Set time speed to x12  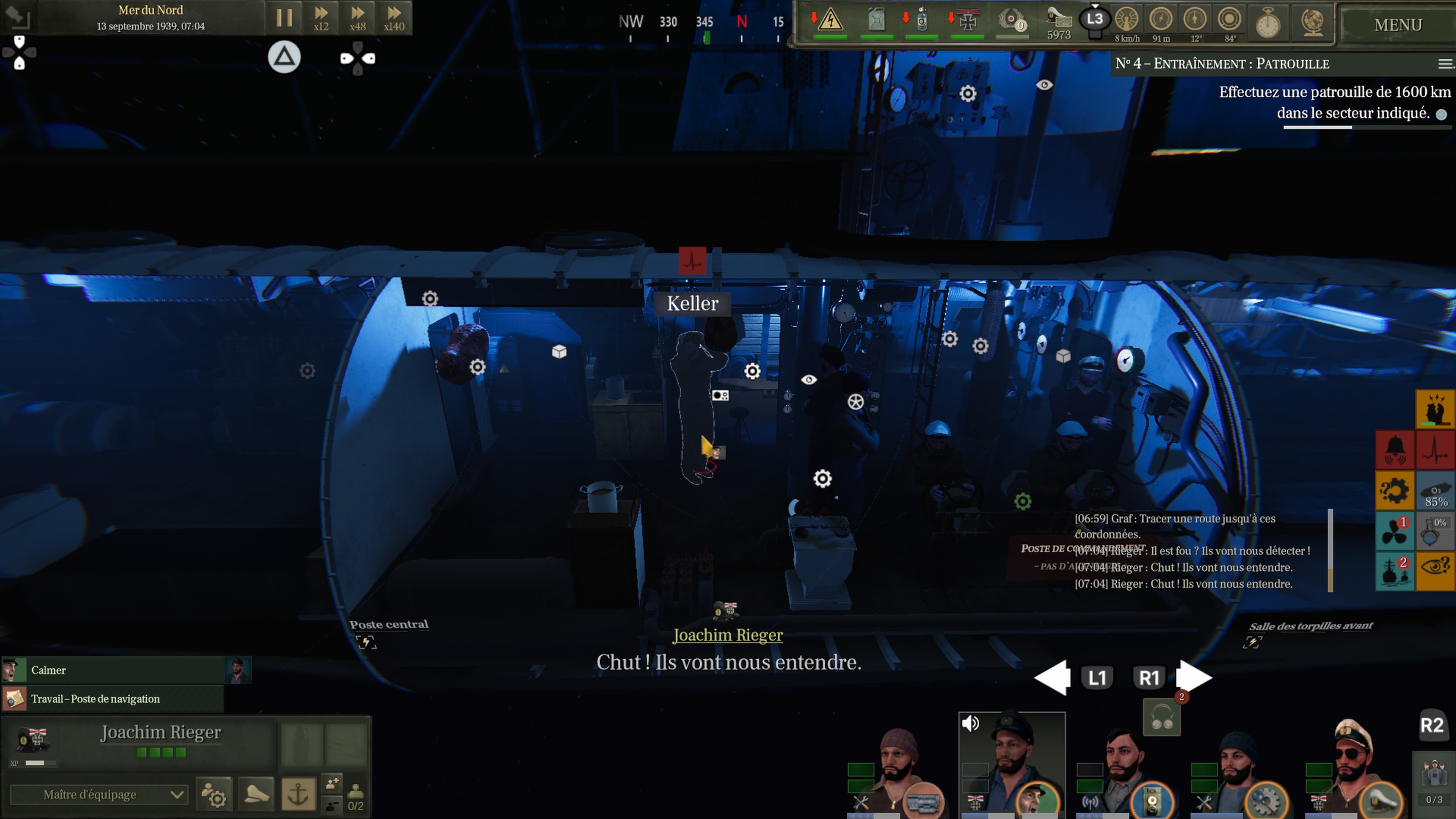(x=321, y=18)
